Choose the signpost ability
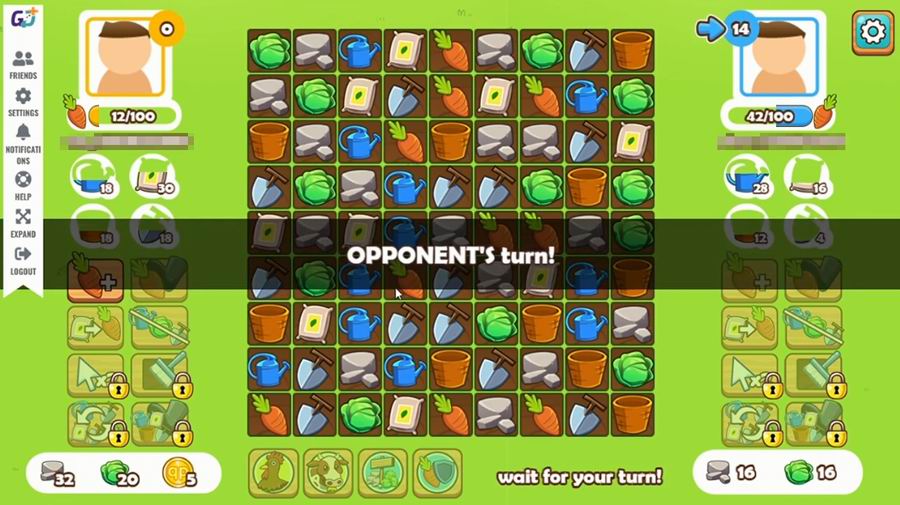Image resolution: width=900 pixels, height=505 pixels. pyautogui.click(x=383, y=474)
